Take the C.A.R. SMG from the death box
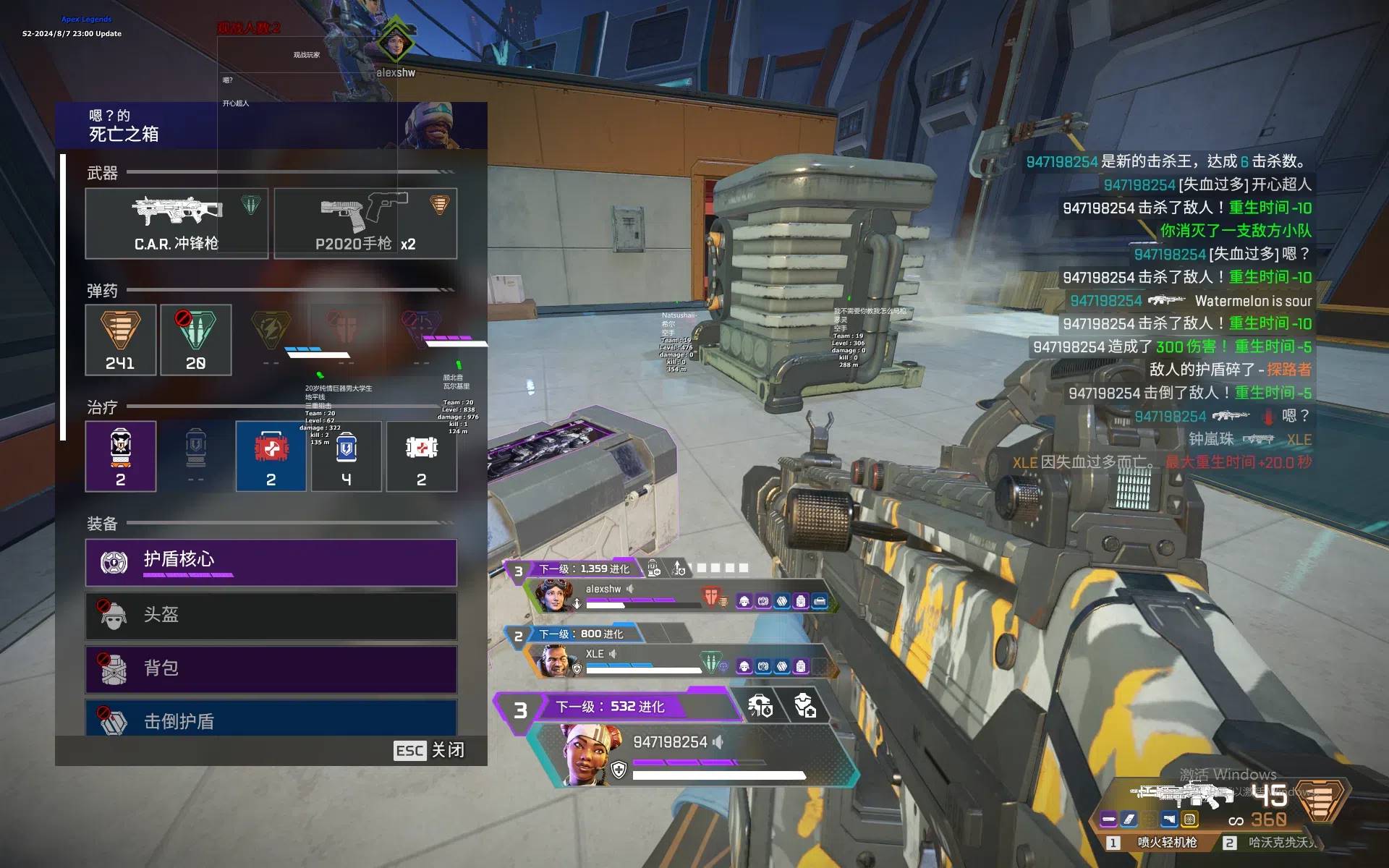 177,223
